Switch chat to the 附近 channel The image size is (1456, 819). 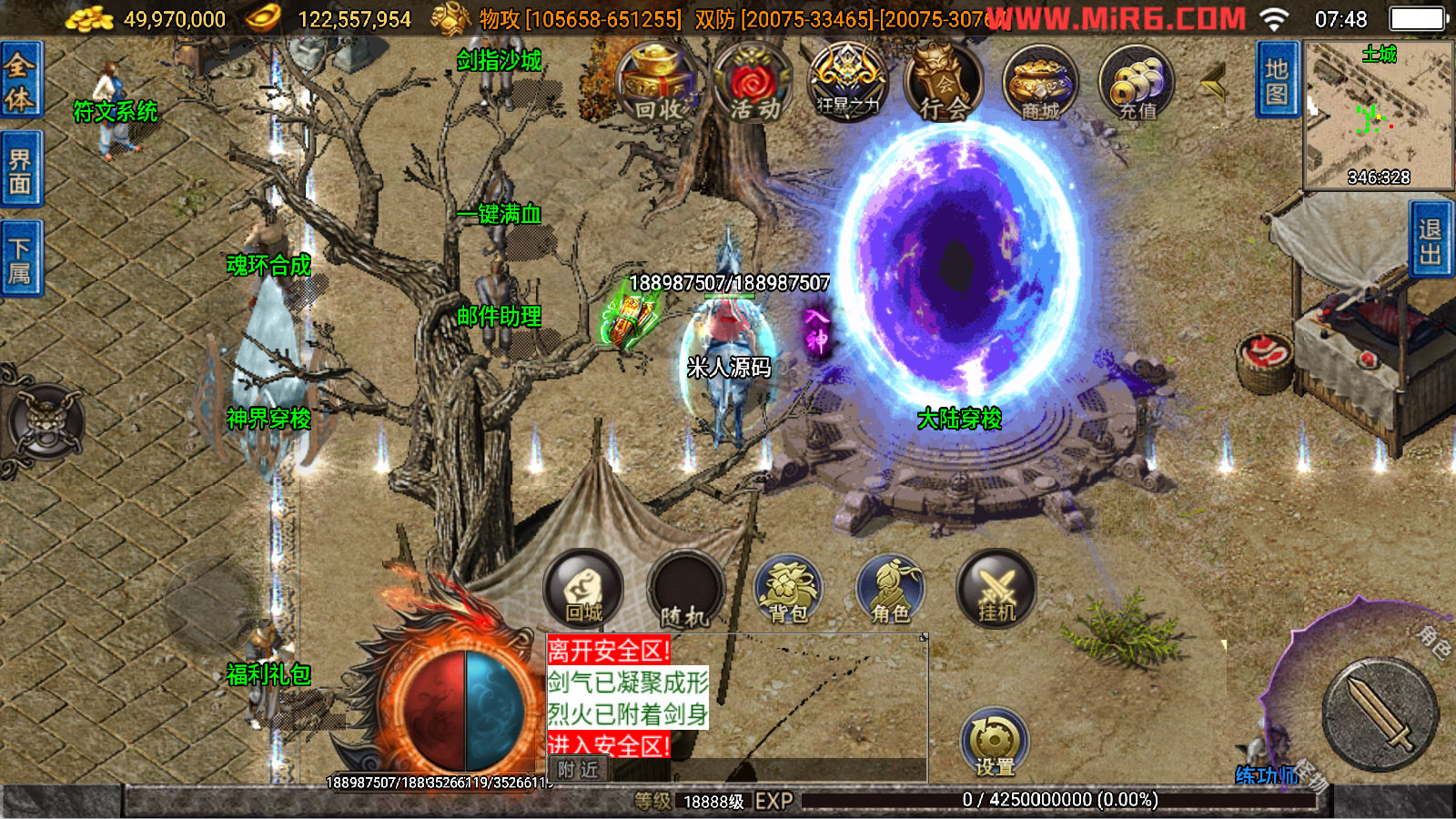(579, 769)
